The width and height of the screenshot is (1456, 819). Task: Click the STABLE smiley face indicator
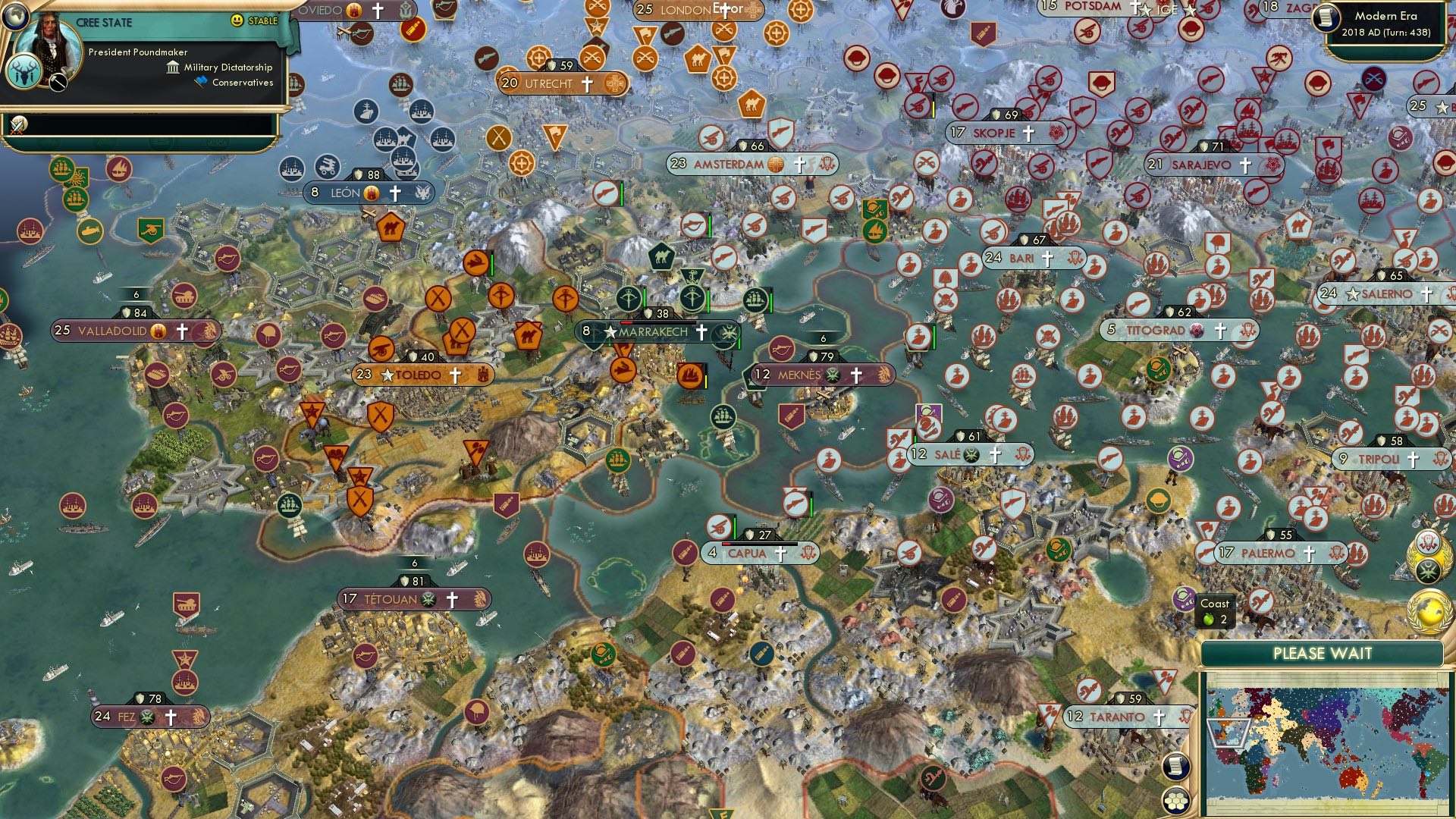click(237, 20)
